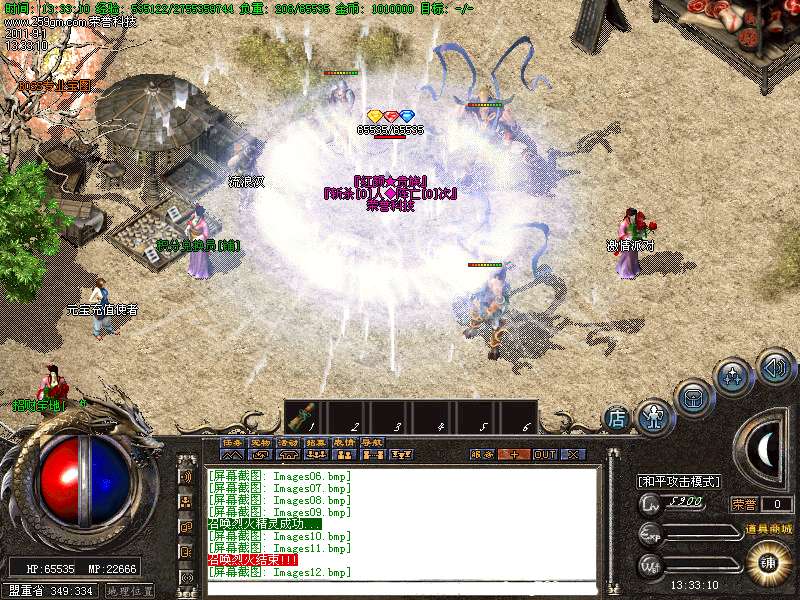Open the 表情 emote tab
This screenshot has width=800, height=600.
(344, 442)
